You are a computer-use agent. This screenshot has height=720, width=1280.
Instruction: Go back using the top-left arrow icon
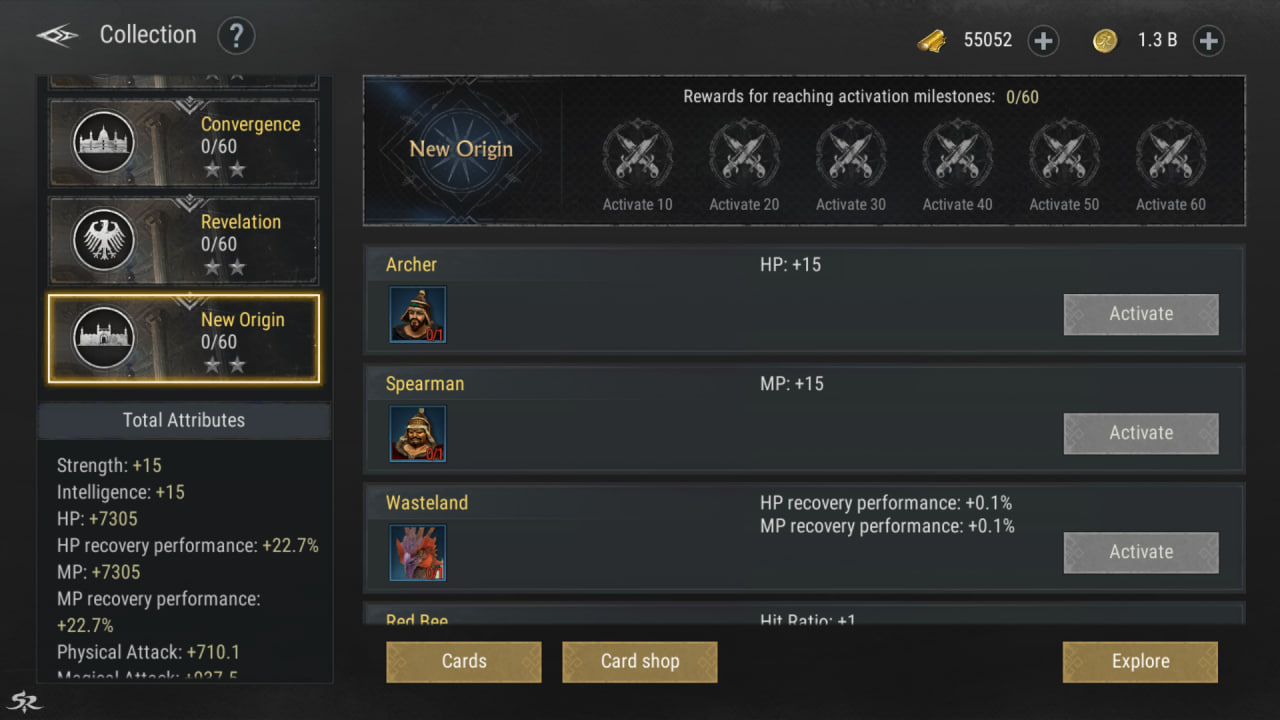pos(57,36)
